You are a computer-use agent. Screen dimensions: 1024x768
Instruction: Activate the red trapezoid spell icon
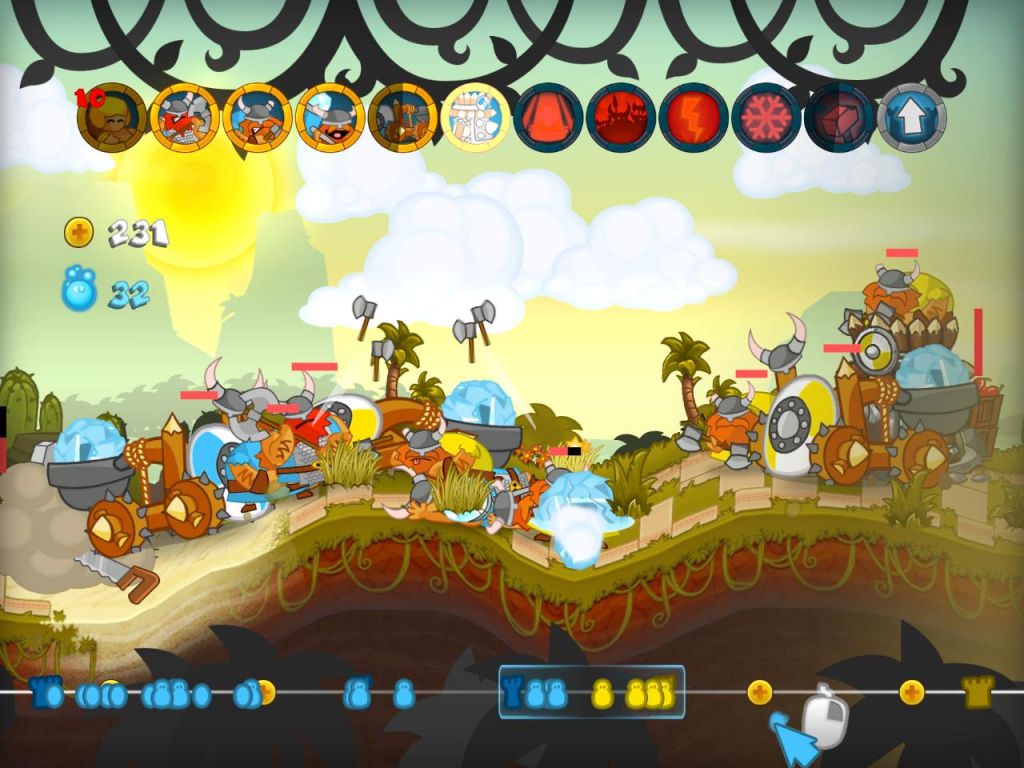click(x=548, y=117)
